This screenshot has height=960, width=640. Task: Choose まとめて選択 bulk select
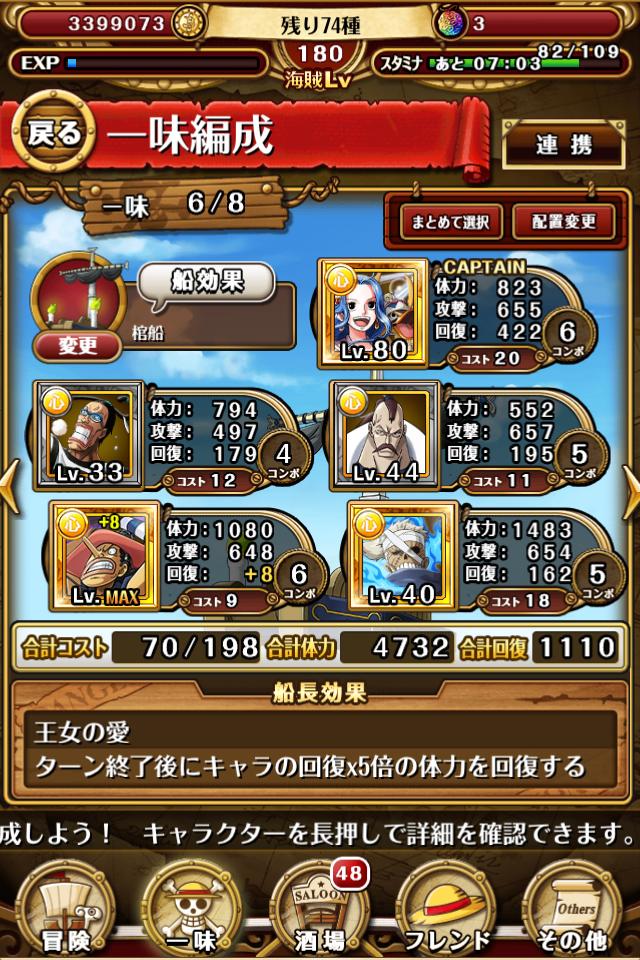pos(450,222)
